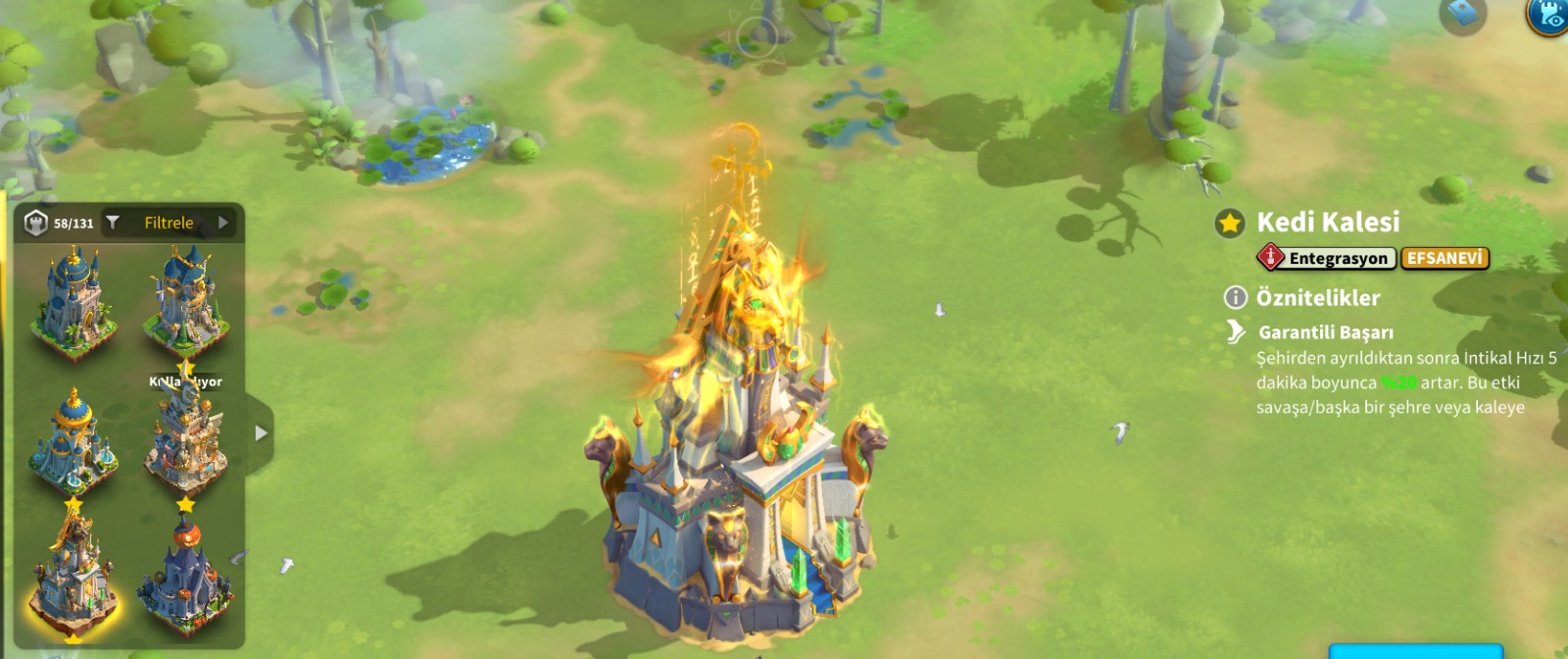Toggle the castle view eye icon
1568x659 pixels.
click(x=1548, y=14)
